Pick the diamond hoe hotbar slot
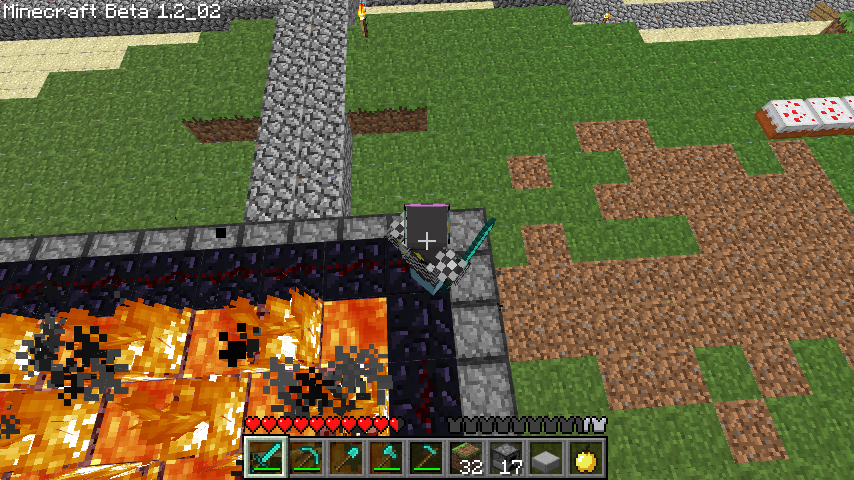 (x=425, y=458)
